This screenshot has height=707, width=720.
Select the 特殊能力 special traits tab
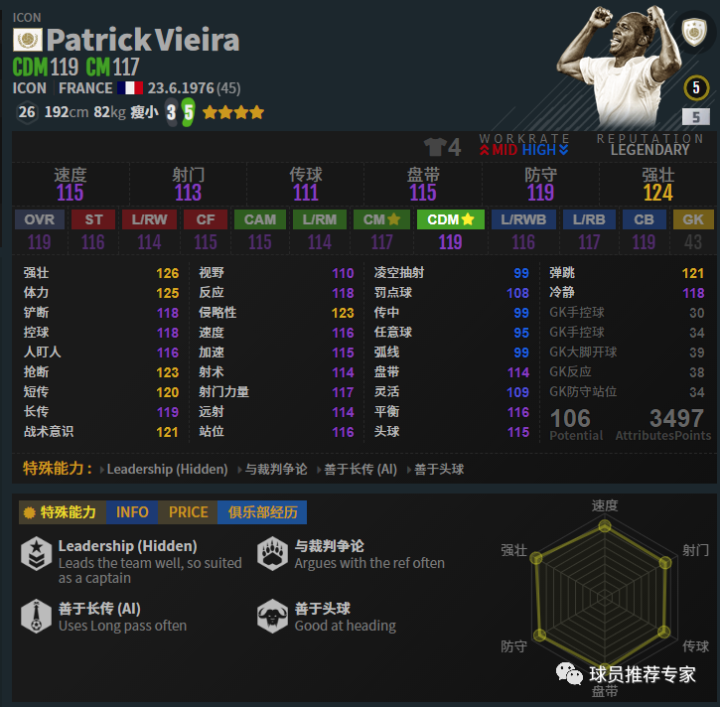pos(62,512)
